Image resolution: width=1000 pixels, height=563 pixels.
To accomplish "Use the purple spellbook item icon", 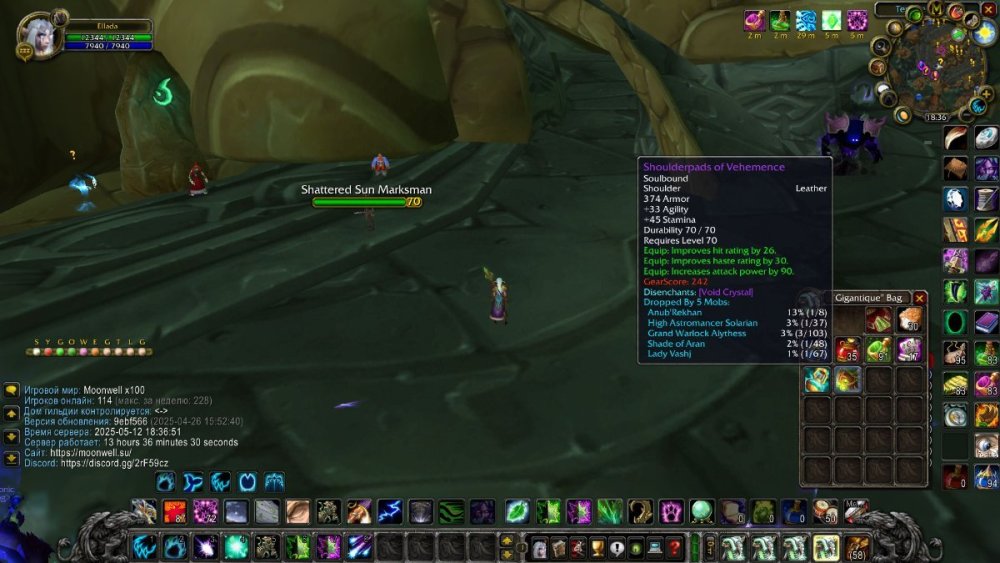I will pos(986,323).
